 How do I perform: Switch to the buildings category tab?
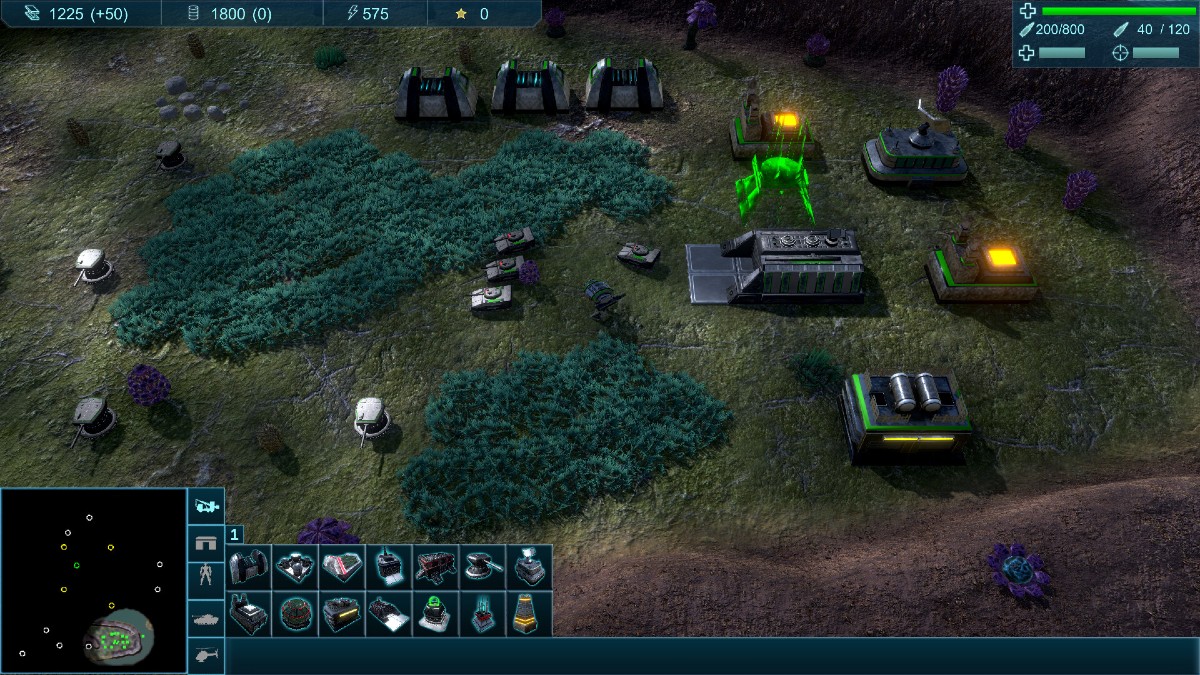pyautogui.click(x=206, y=543)
